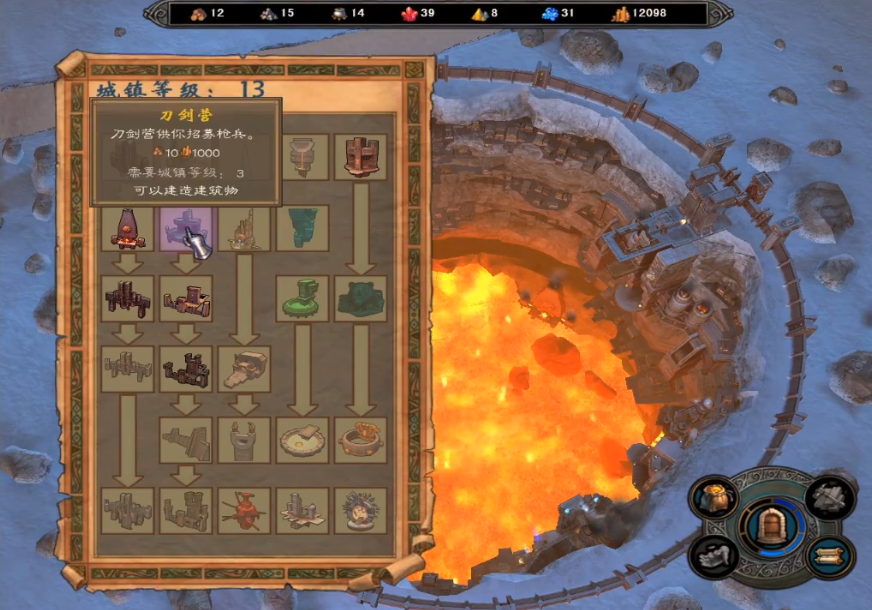Select the dark green rock building tile
The width and height of the screenshot is (872, 610).
pos(360,298)
